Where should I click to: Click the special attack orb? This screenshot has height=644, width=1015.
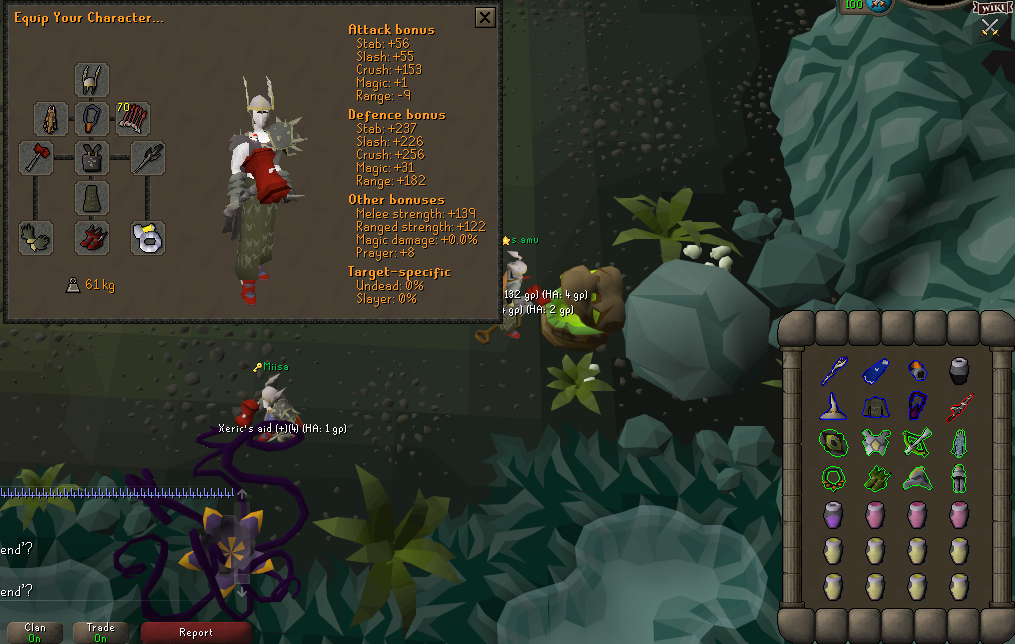pos(880,5)
